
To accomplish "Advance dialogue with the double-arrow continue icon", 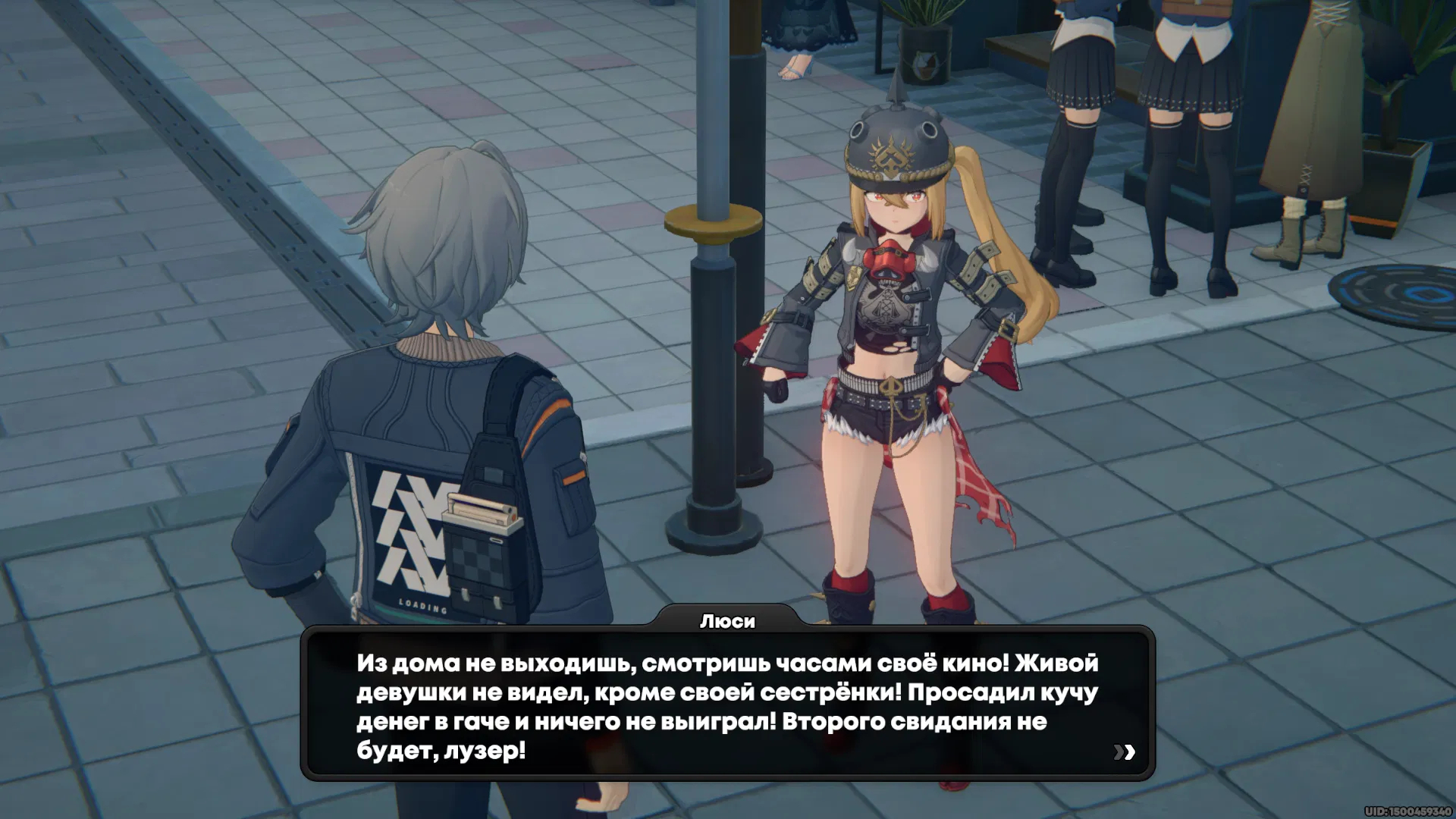I will 1124,752.
